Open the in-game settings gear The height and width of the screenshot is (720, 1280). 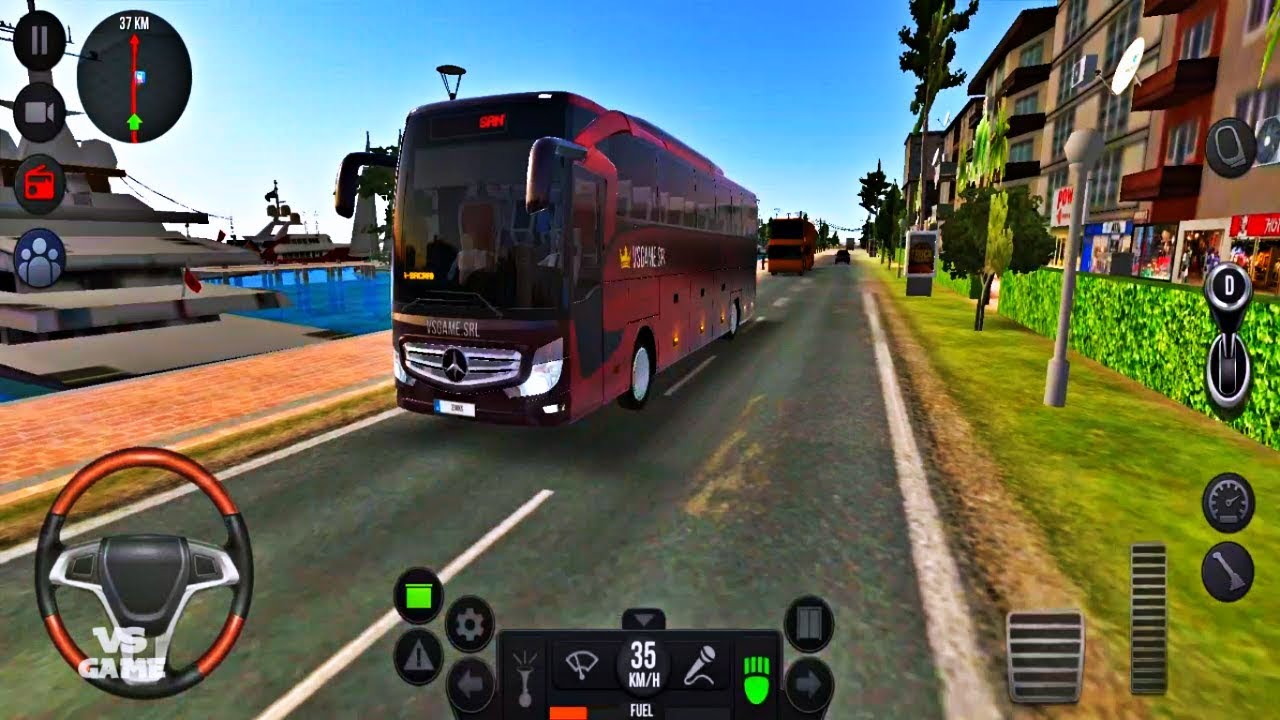[x=468, y=622]
